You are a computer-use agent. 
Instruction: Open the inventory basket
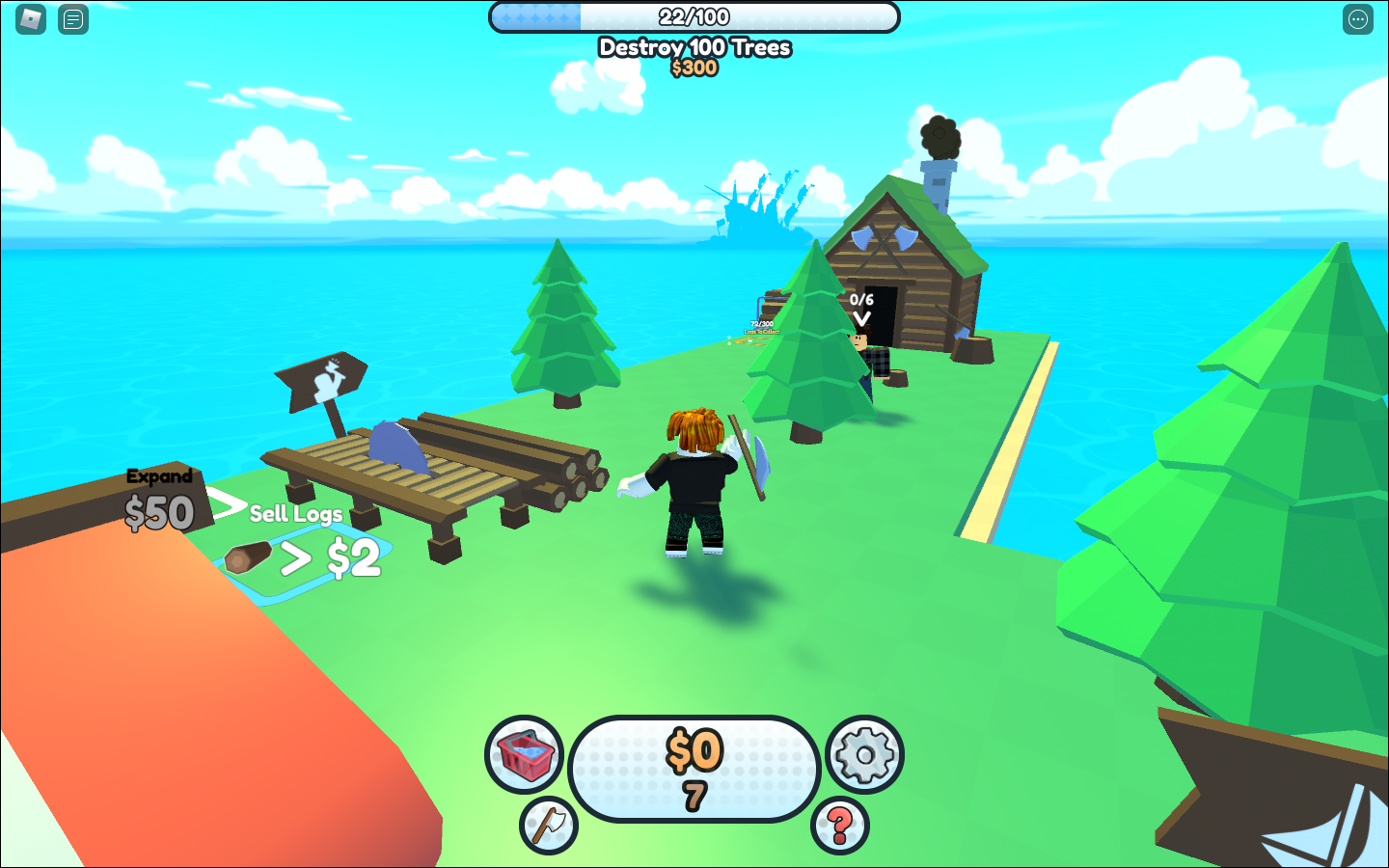pyautogui.click(x=524, y=753)
